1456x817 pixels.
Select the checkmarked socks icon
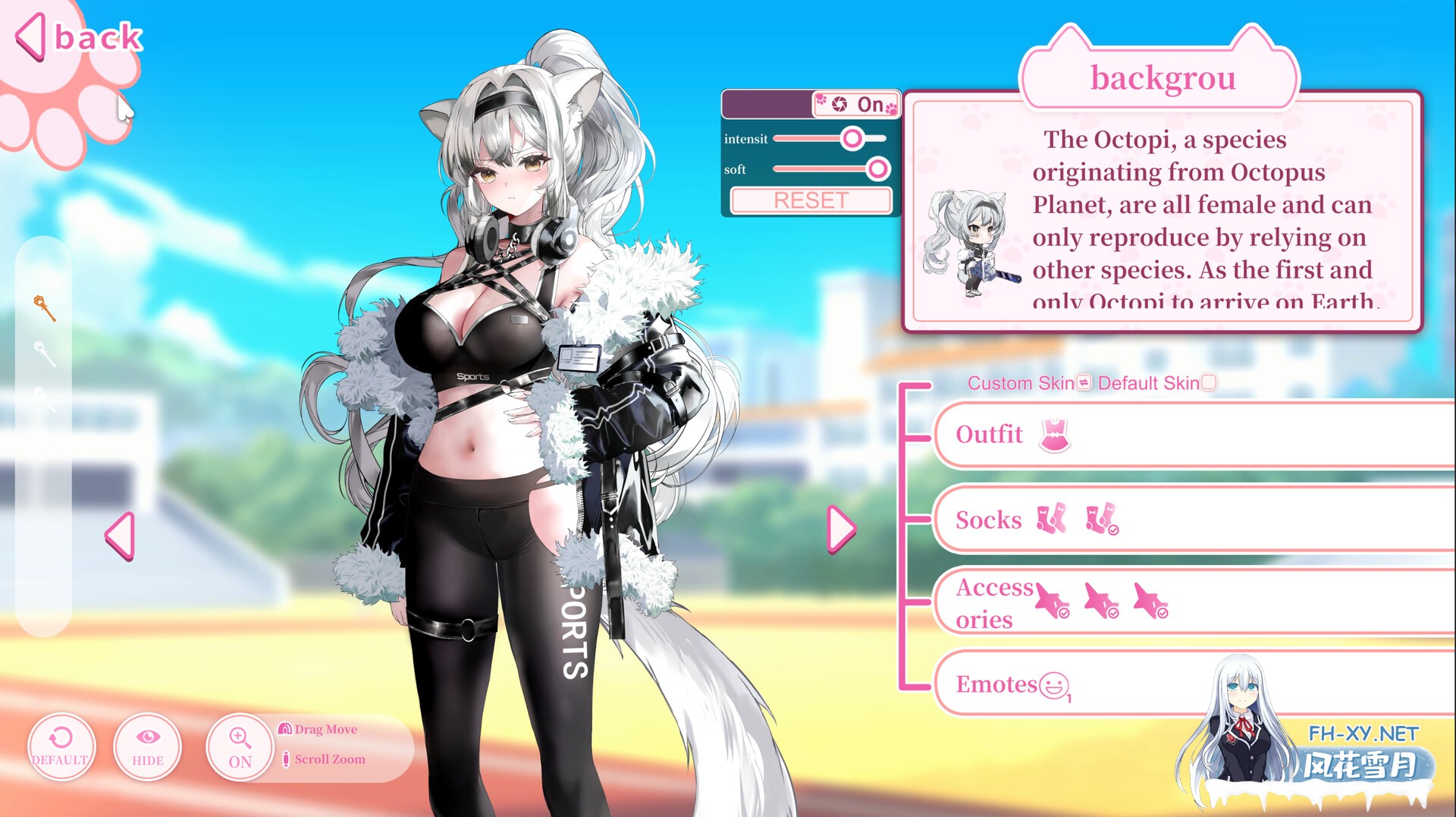pos(1101,520)
